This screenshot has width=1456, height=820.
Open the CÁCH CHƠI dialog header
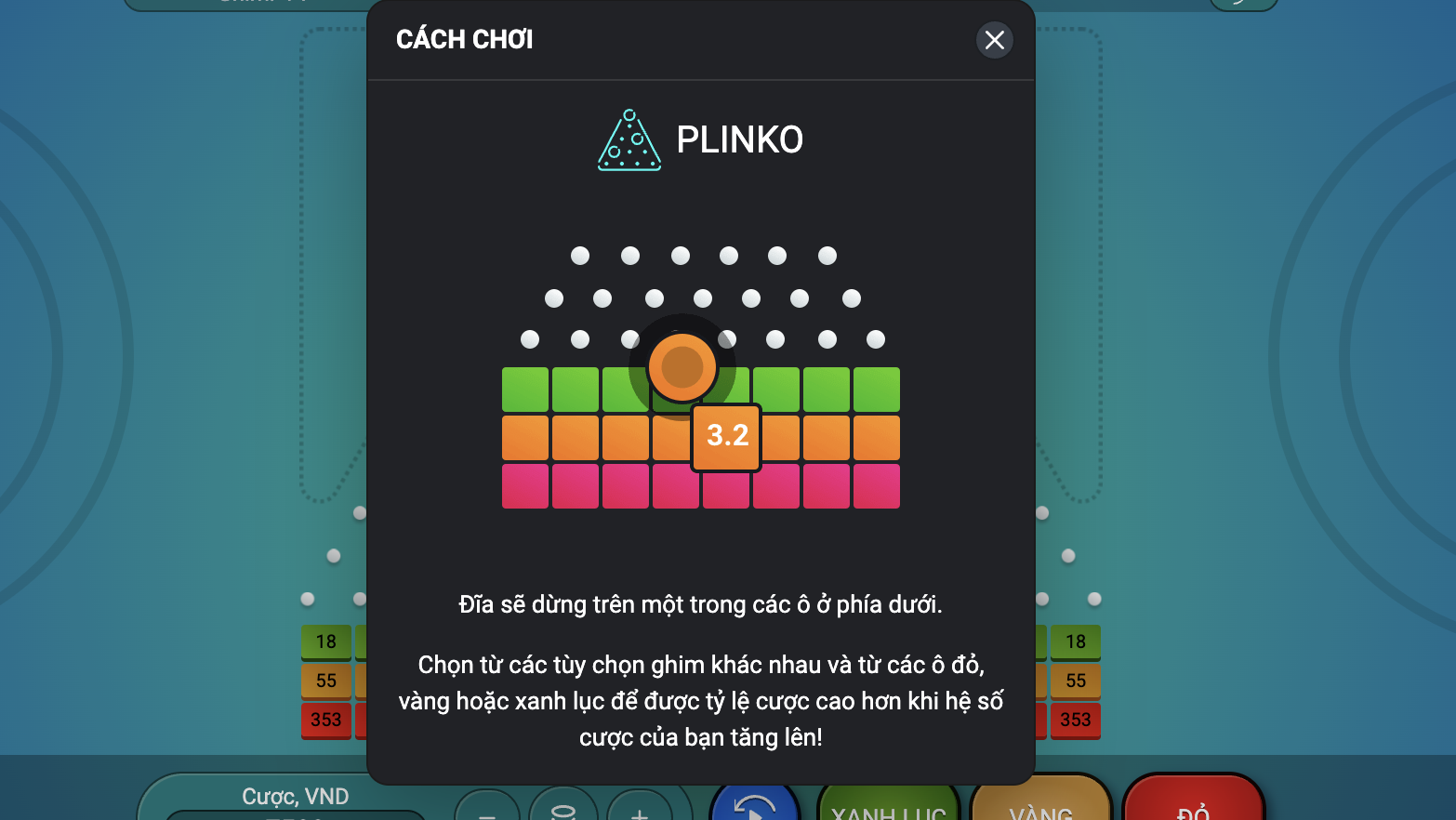(x=464, y=39)
